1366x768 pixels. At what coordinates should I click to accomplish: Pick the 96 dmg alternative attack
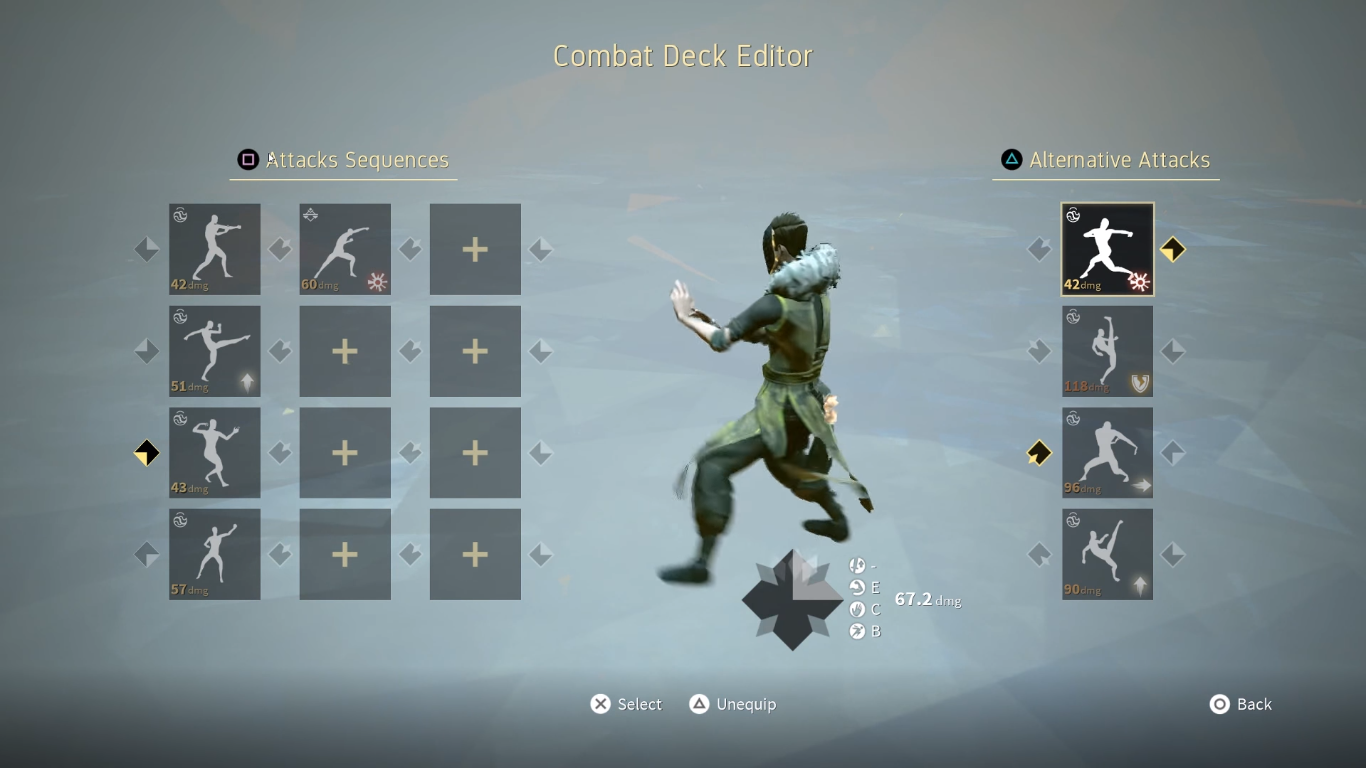pos(1107,453)
